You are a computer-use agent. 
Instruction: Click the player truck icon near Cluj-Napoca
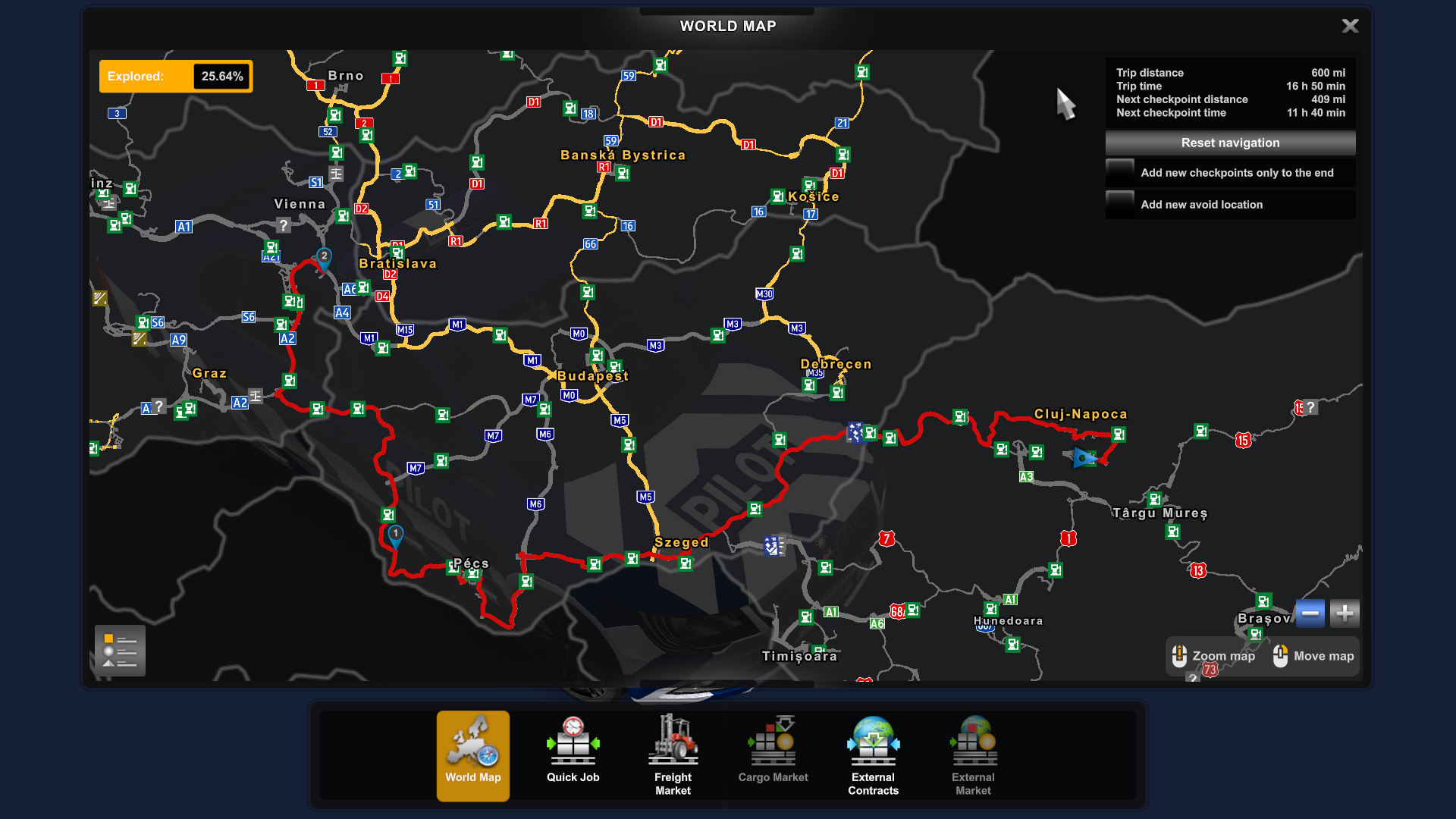click(1083, 458)
